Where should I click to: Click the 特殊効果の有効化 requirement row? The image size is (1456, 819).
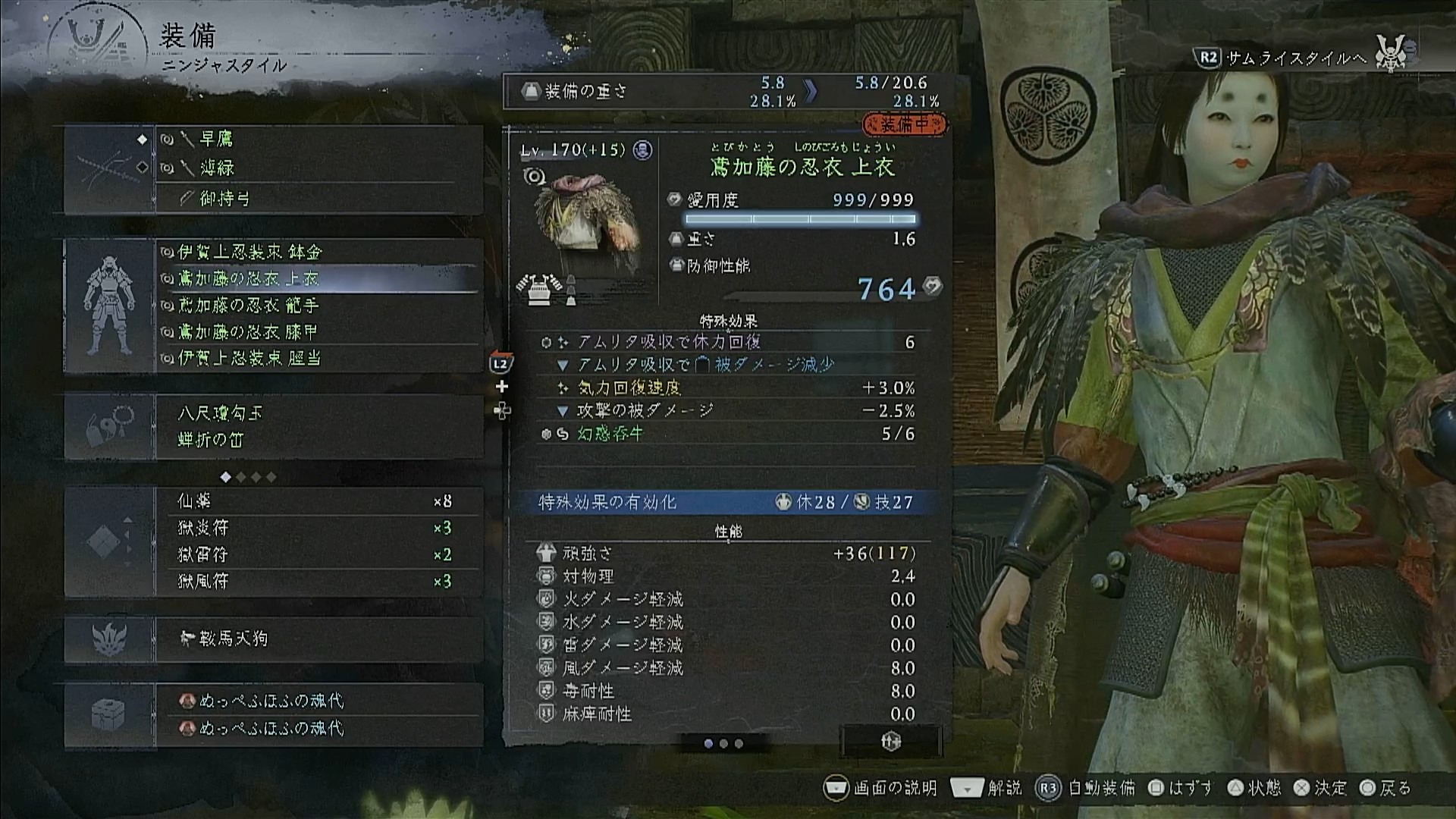726,502
